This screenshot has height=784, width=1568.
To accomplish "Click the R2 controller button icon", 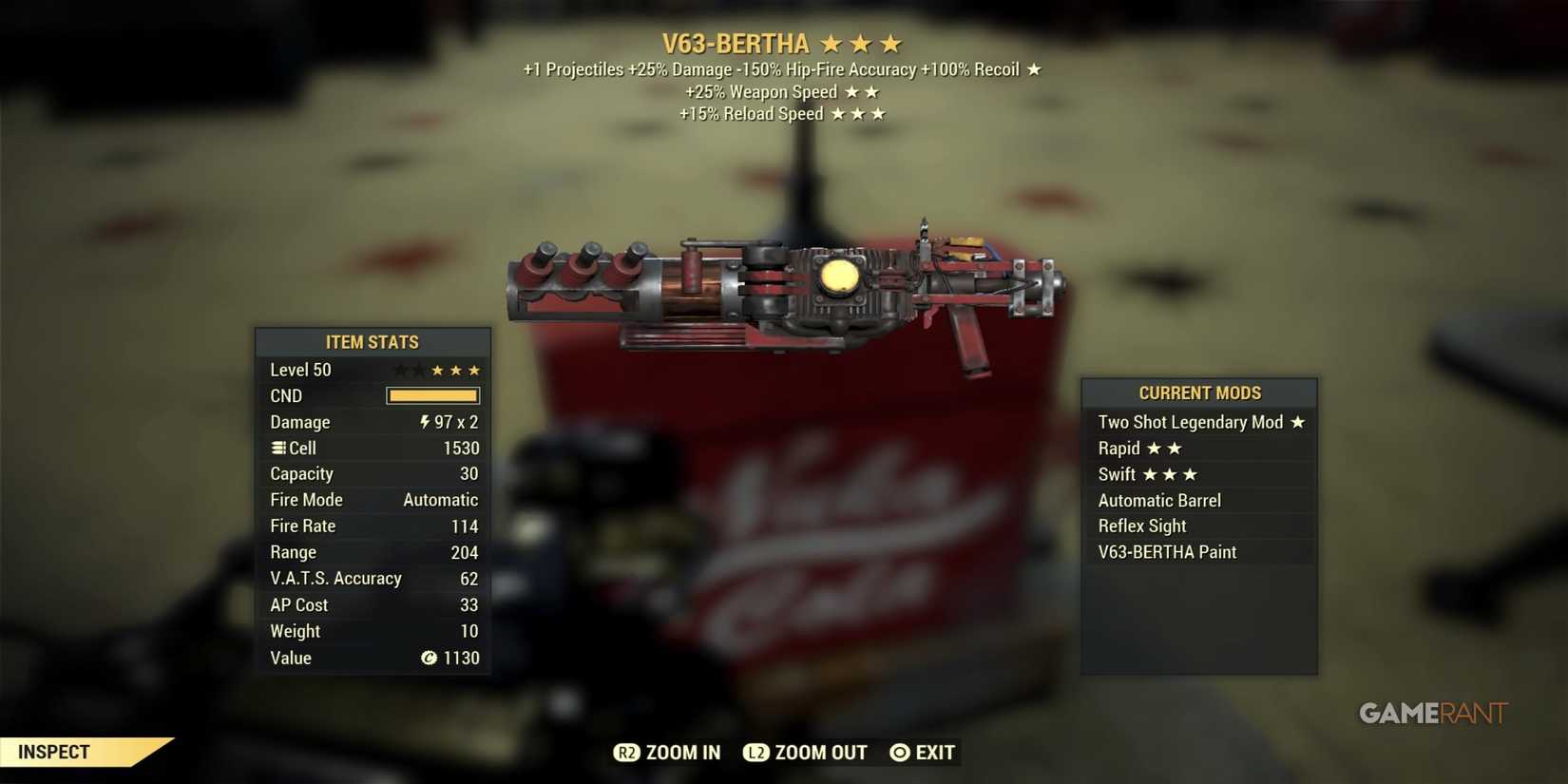I will [627, 752].
